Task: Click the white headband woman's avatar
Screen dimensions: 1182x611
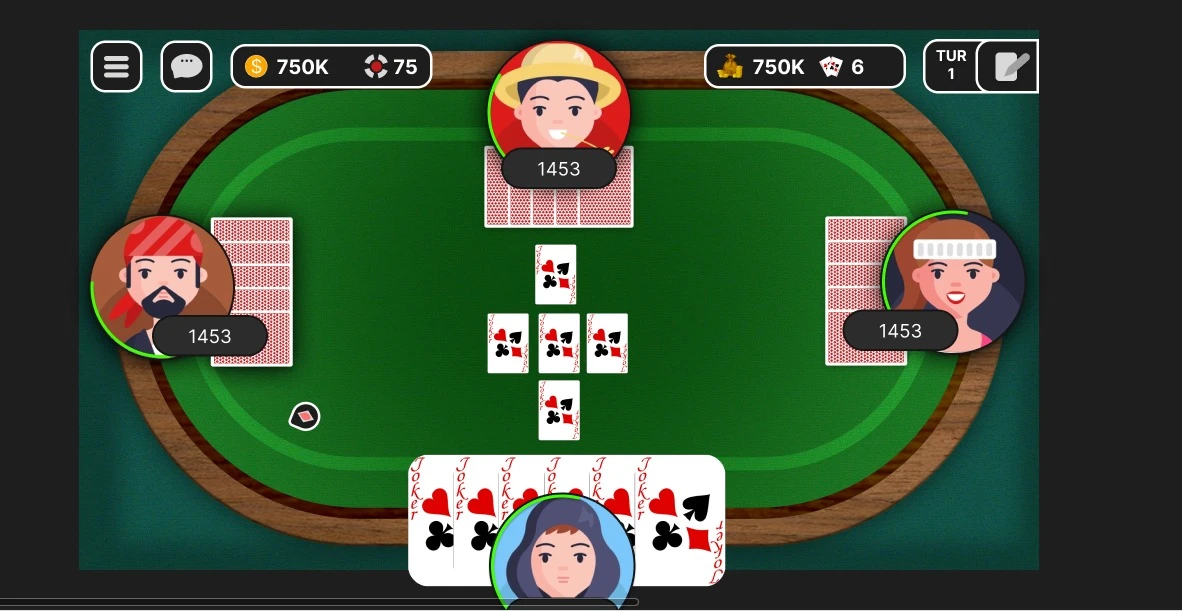Action: tap(953, 272)
